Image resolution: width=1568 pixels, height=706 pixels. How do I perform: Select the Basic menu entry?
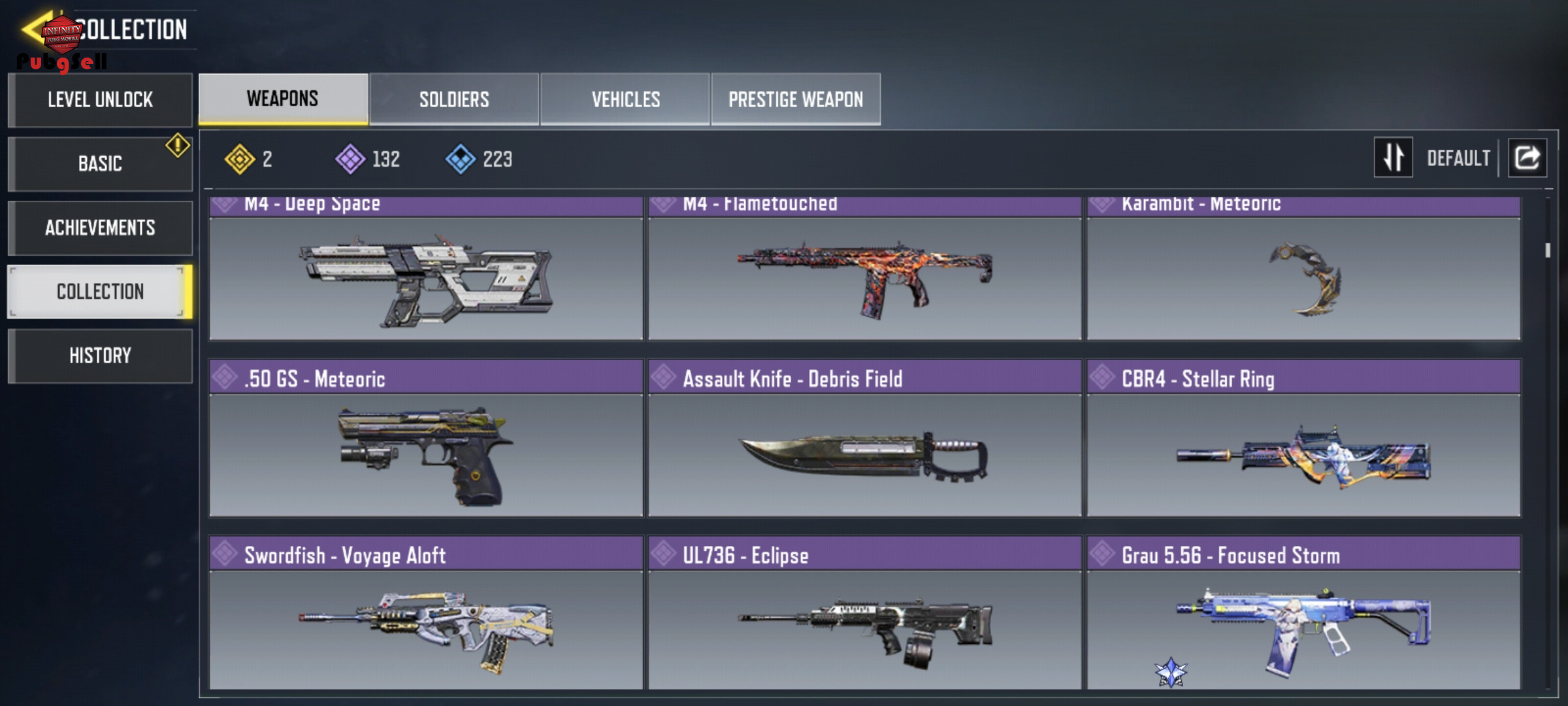[100, 163]
